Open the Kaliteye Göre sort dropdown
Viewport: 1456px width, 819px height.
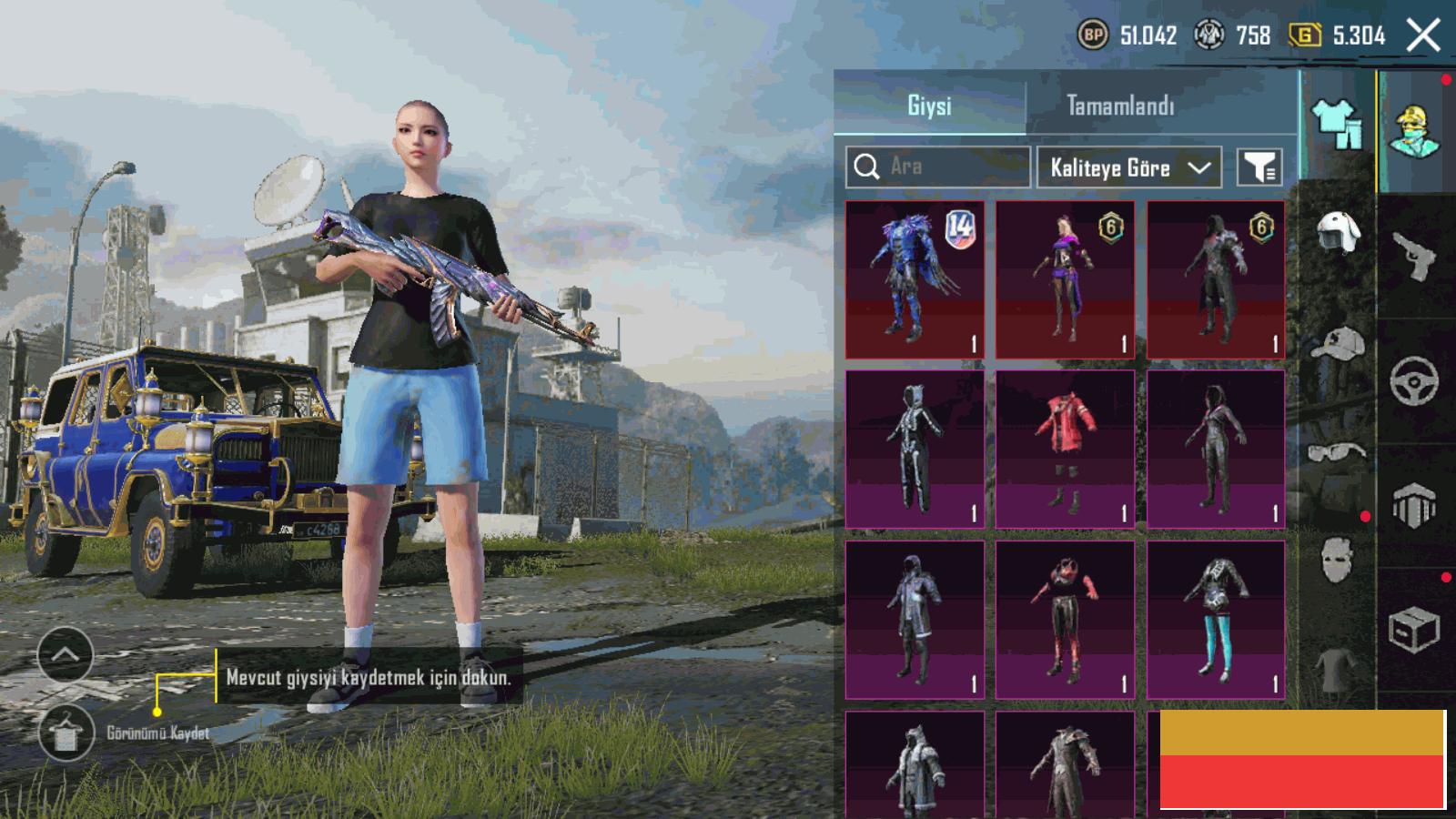point(1128,167)
